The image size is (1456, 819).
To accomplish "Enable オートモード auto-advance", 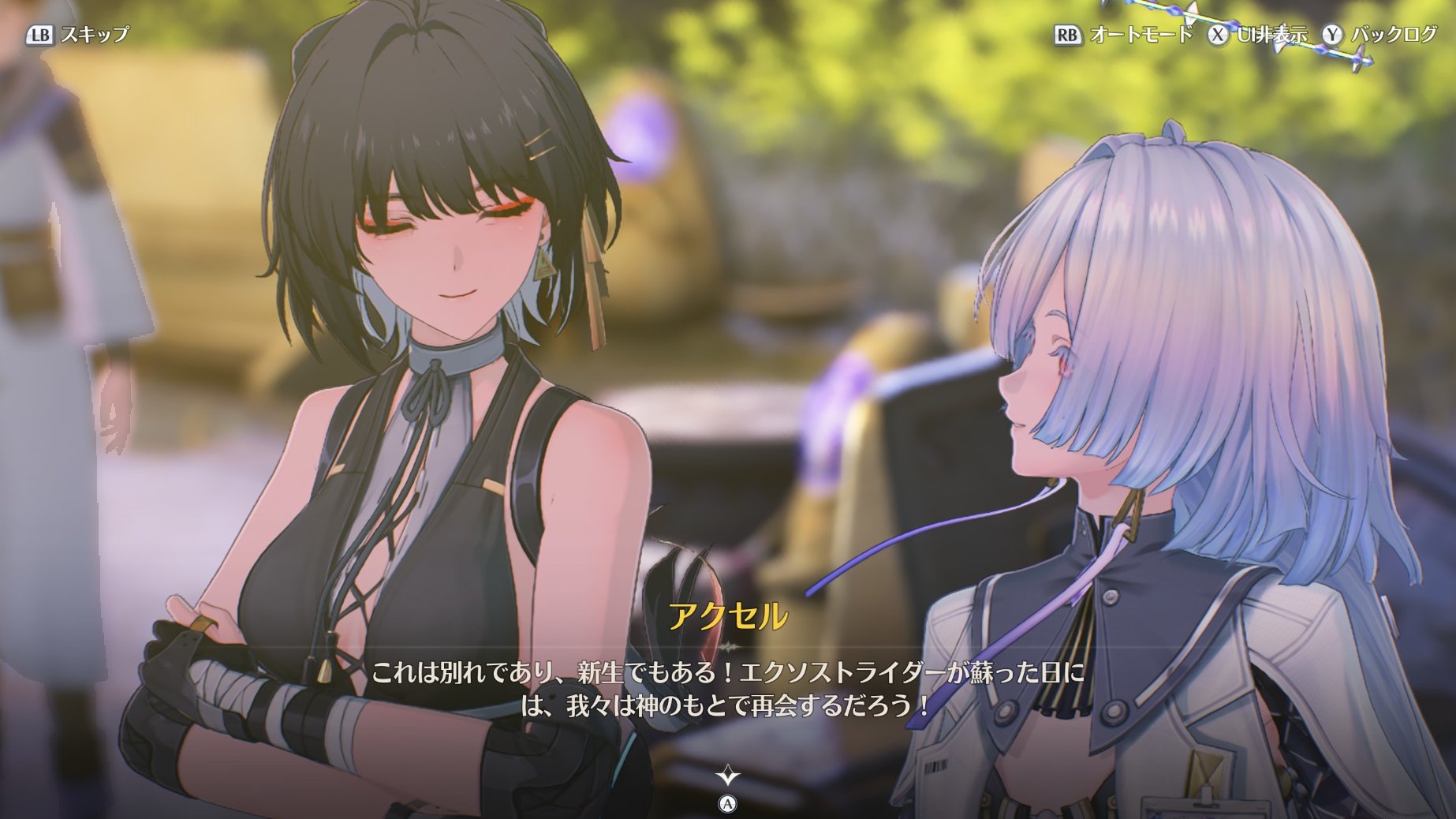I will coord(1124,35).
